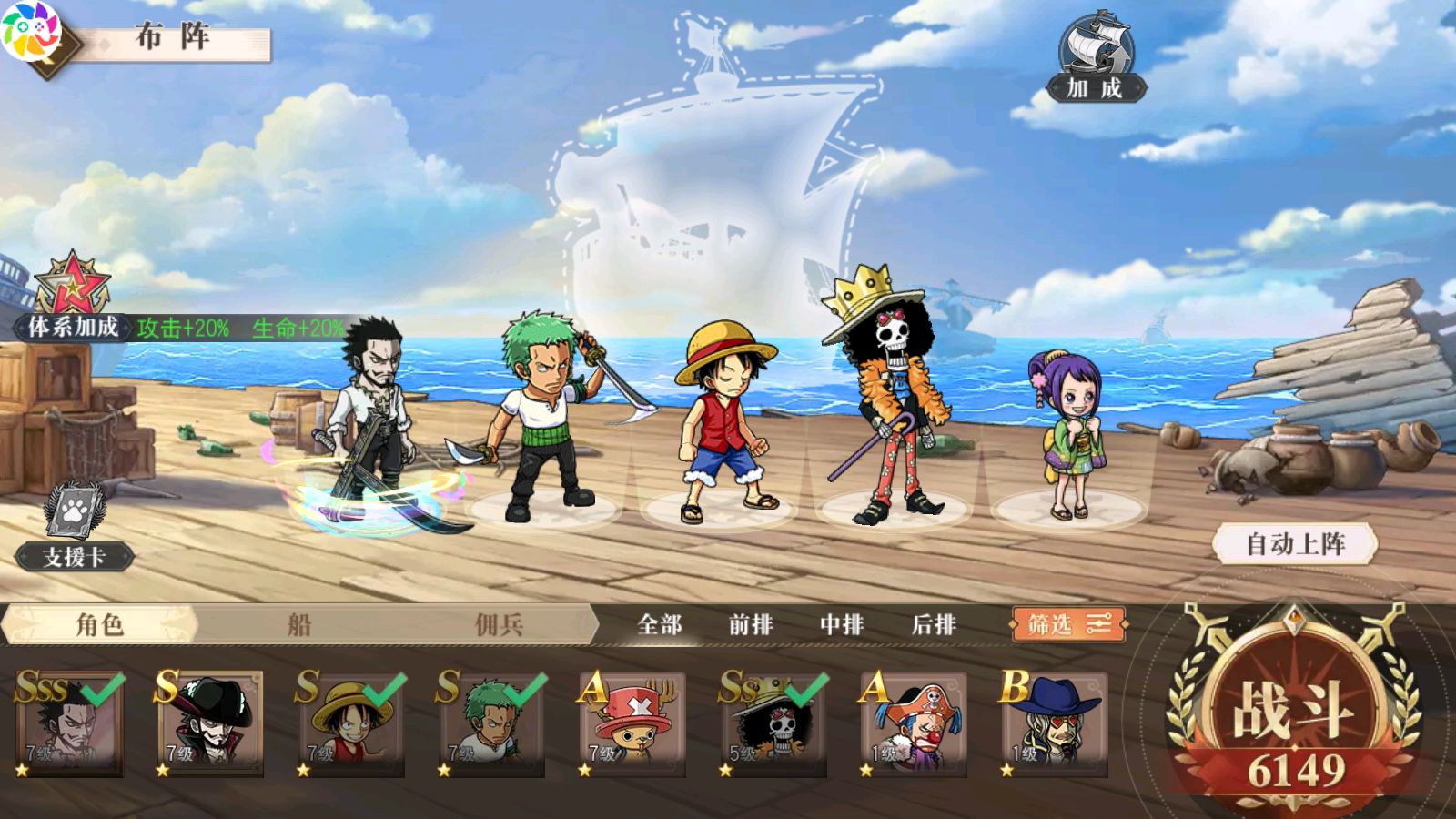Select the S-rank Luffy character card

351,724
